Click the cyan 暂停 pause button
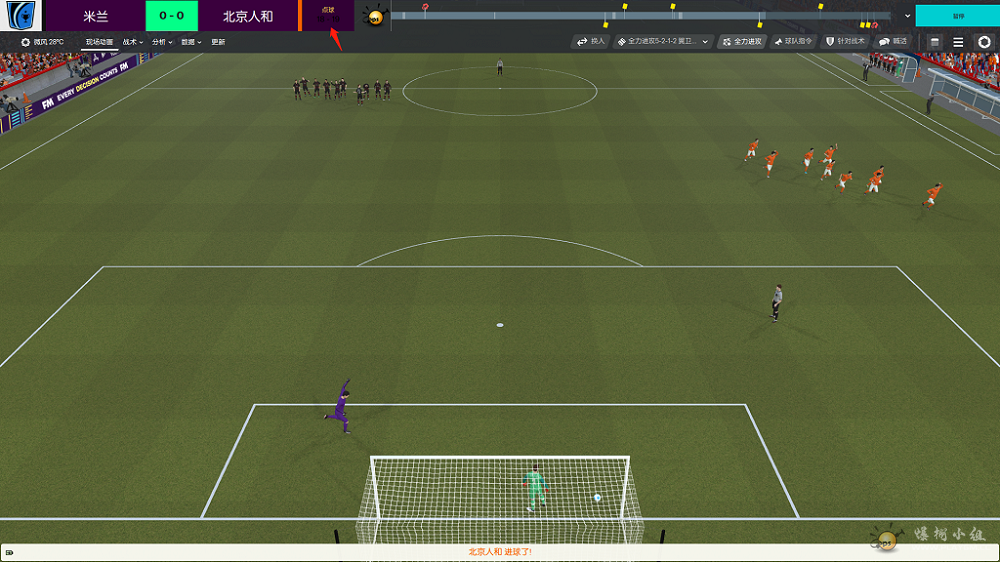 point(957,16)
